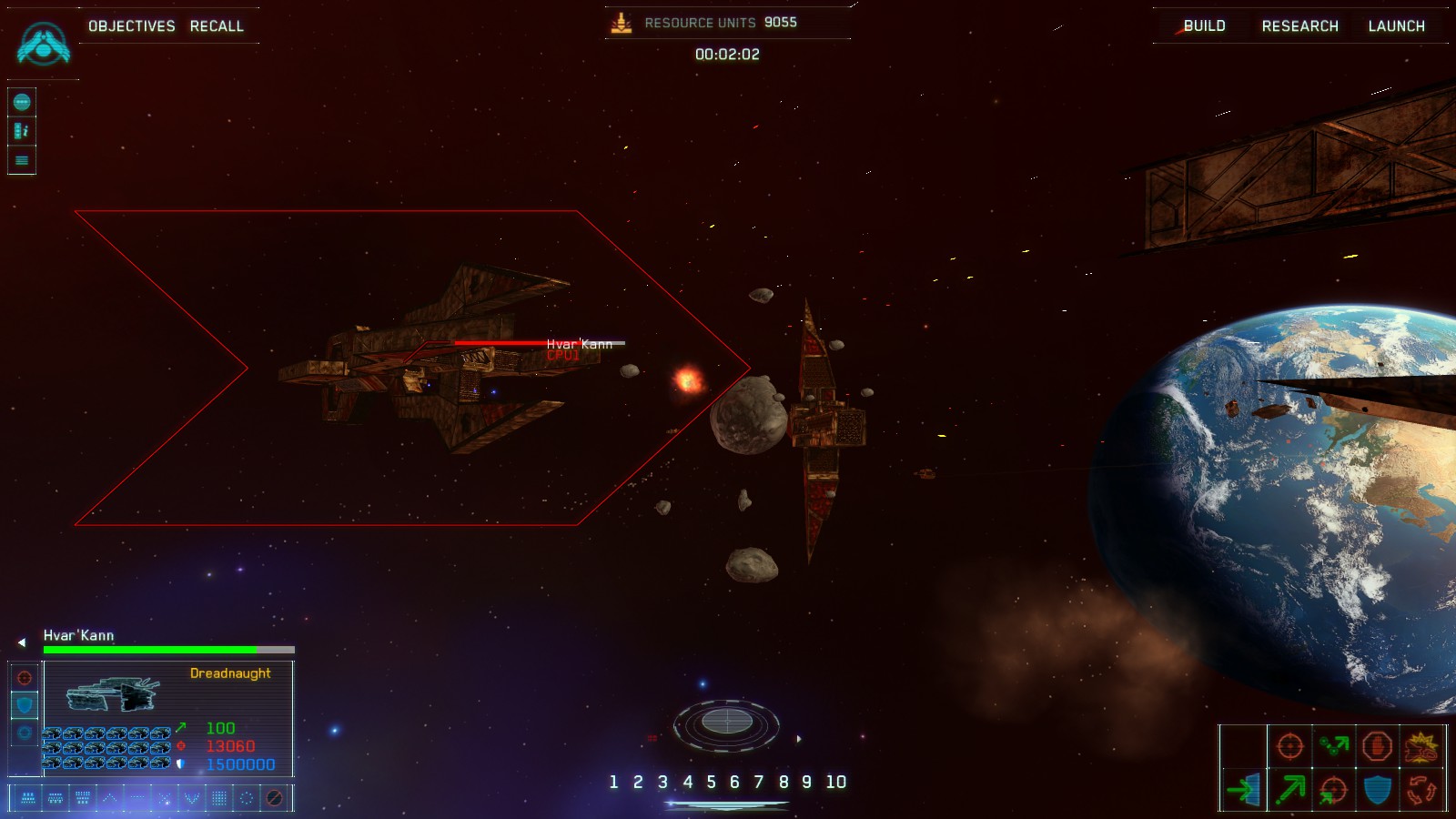Select the green arrow move command
This screenshot has width=1456, height=819.
click(1289, 789)
